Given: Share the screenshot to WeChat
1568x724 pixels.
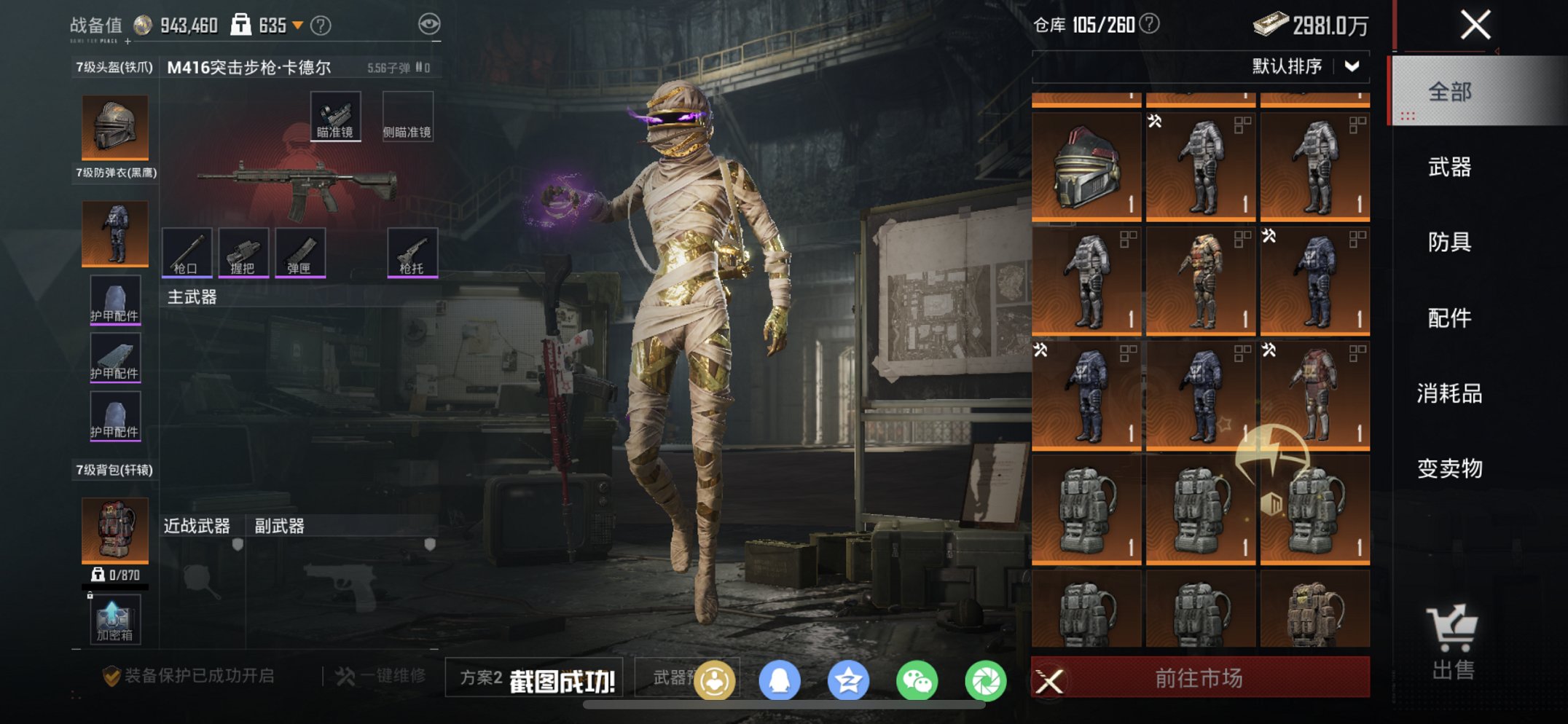Looking at the screenshot, I should 917,681.
